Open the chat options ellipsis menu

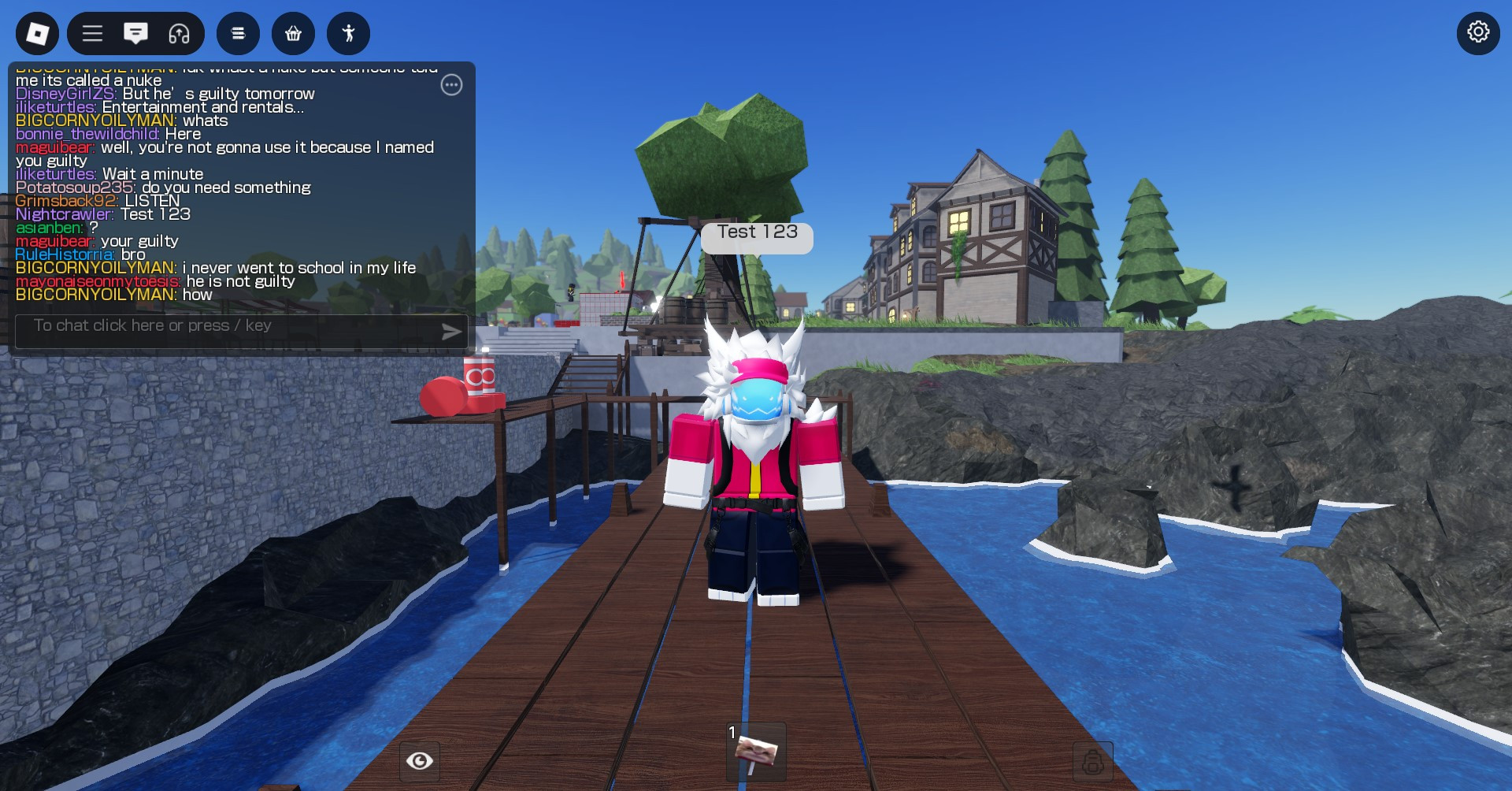pyautogui.click(x=451, y=85)
